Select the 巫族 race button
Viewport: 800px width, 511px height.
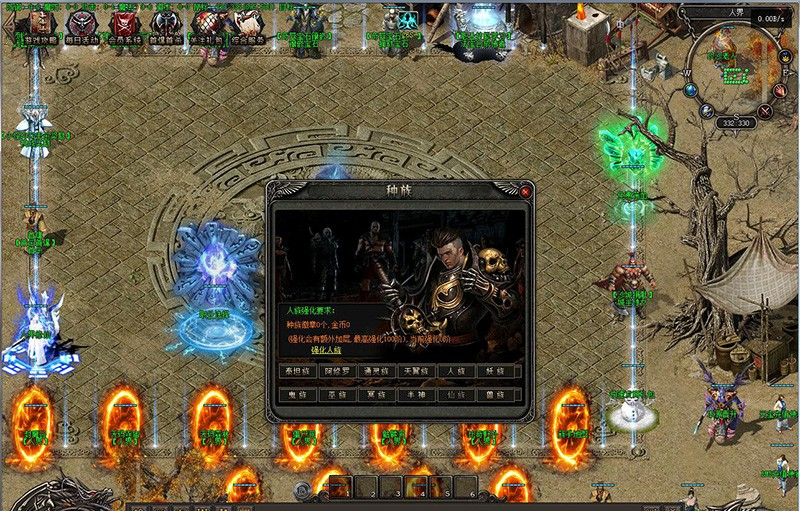click(341, 395)
